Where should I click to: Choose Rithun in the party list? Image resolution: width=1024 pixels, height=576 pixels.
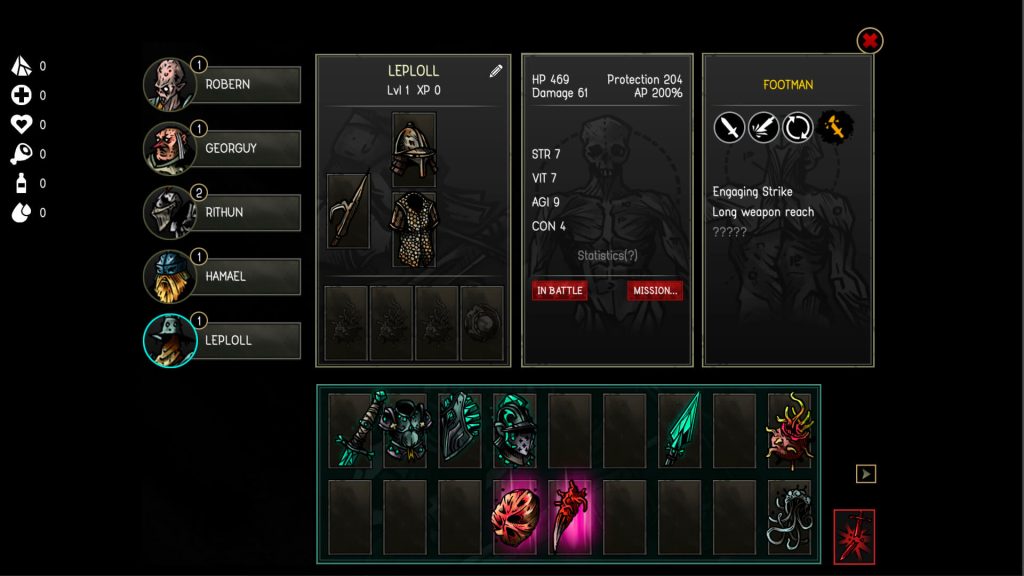coord(223,213)
